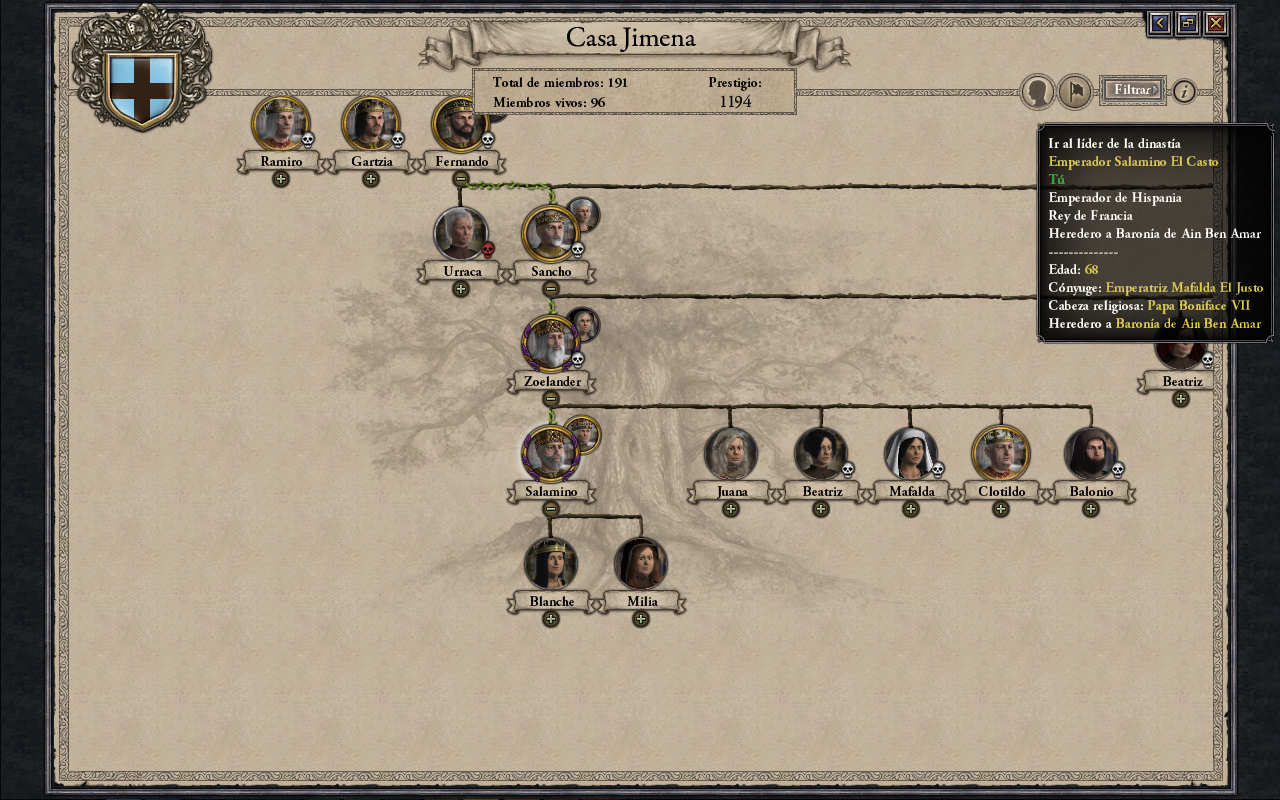Select Blanche's portrait

551,564
